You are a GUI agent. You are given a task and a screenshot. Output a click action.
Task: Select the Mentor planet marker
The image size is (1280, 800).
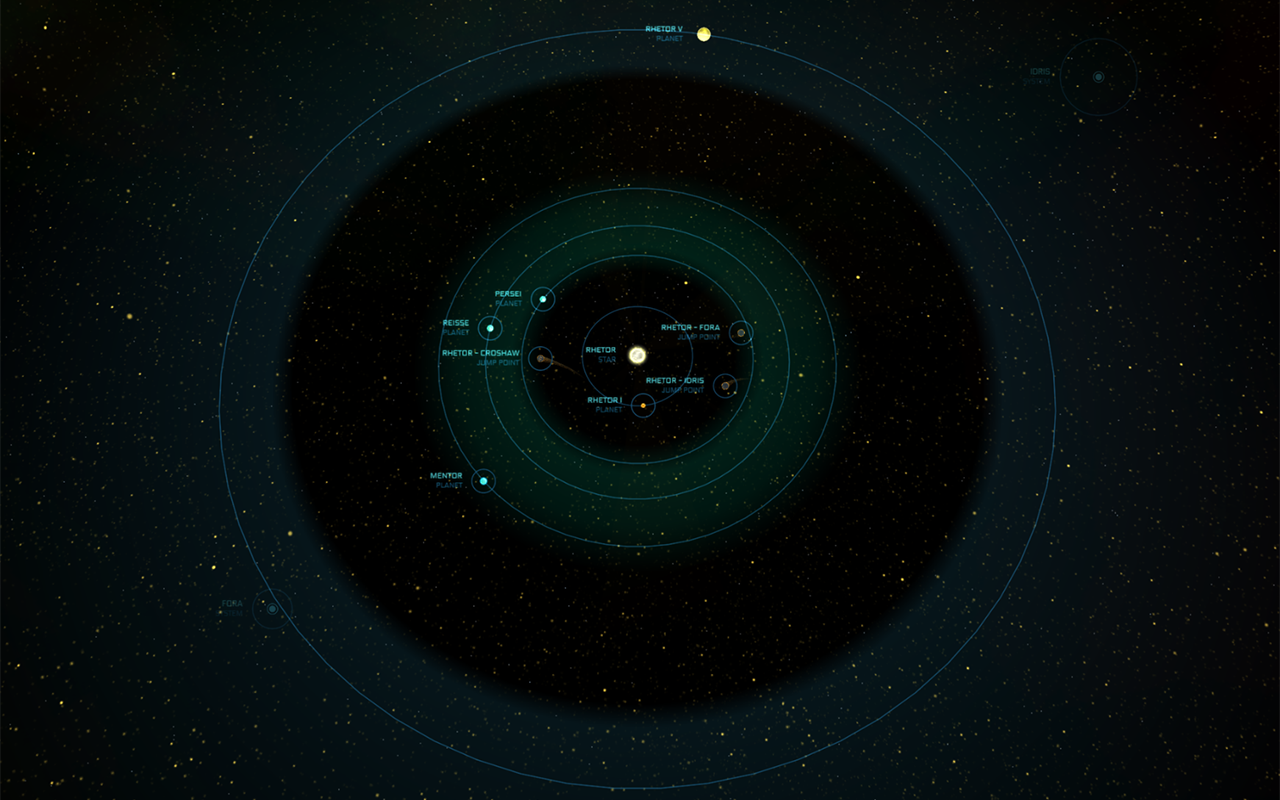[483, 481]
